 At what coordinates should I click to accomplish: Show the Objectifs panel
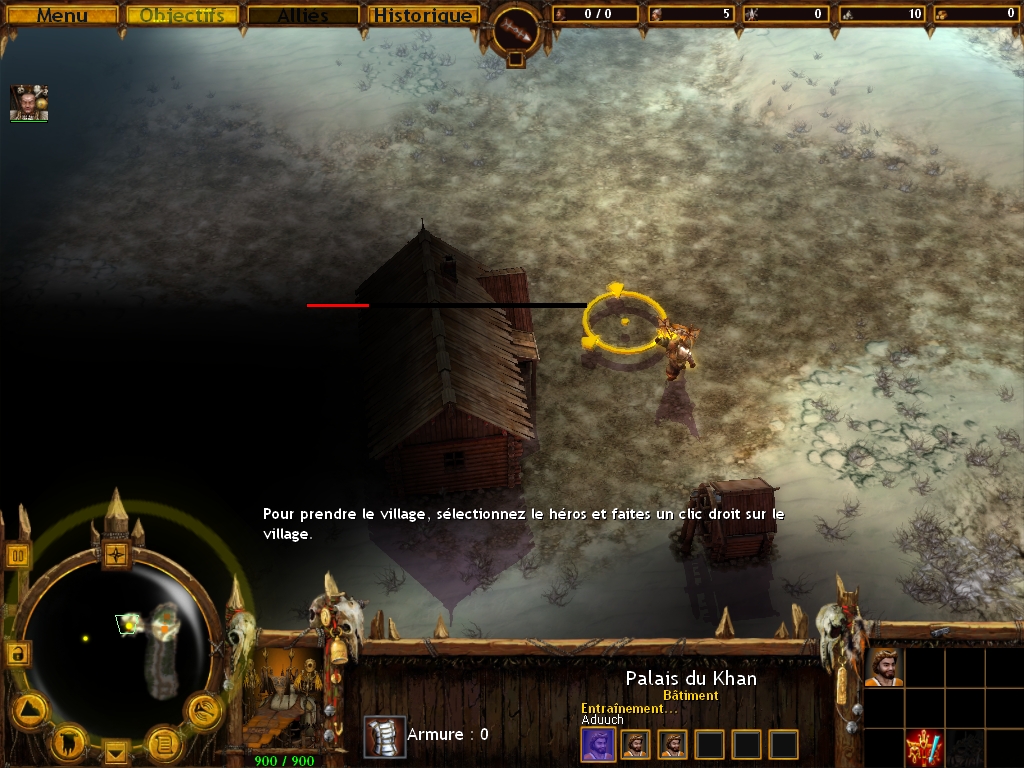pos(182,15)
